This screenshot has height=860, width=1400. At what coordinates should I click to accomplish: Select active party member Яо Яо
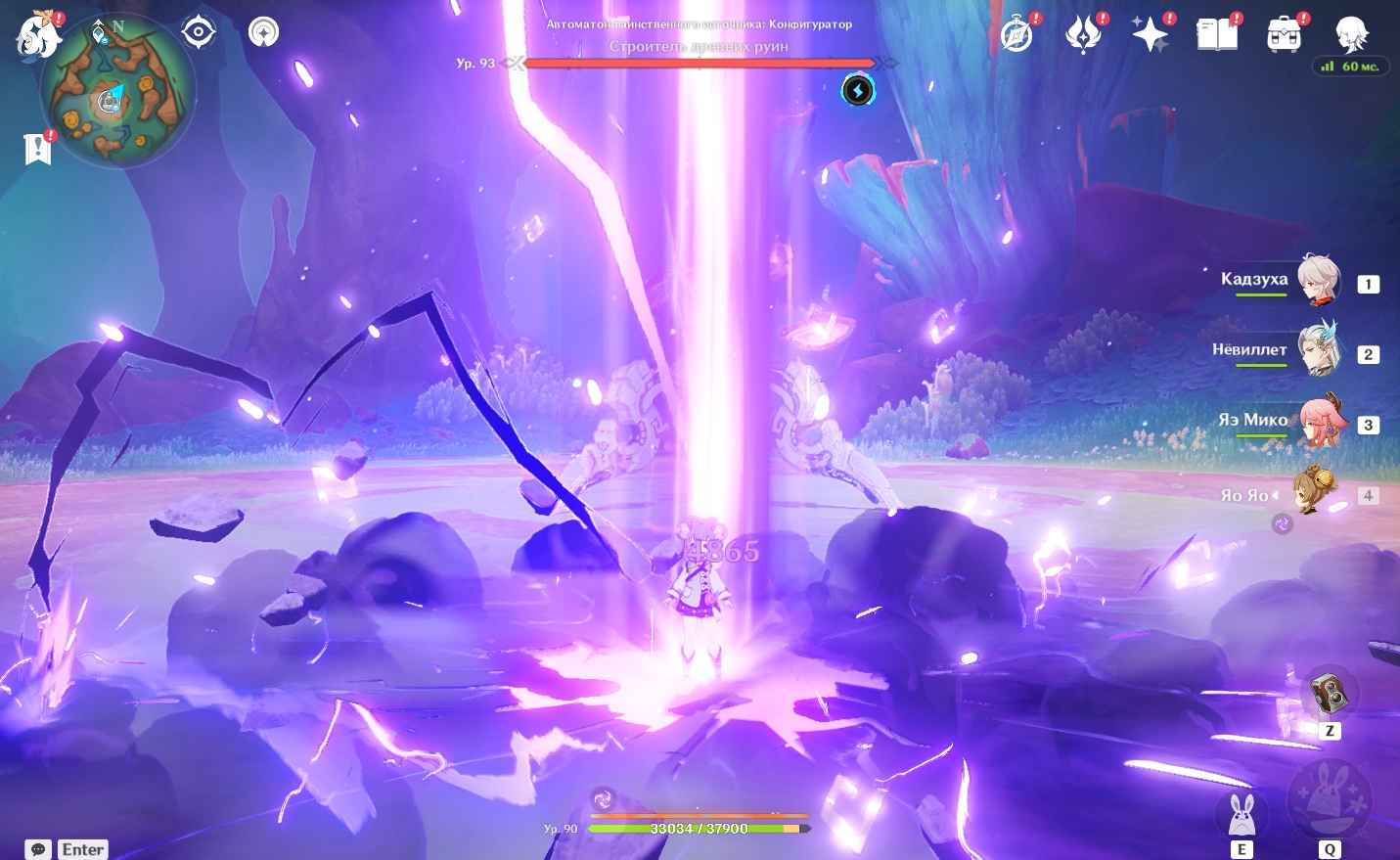tap(1314, 492)
